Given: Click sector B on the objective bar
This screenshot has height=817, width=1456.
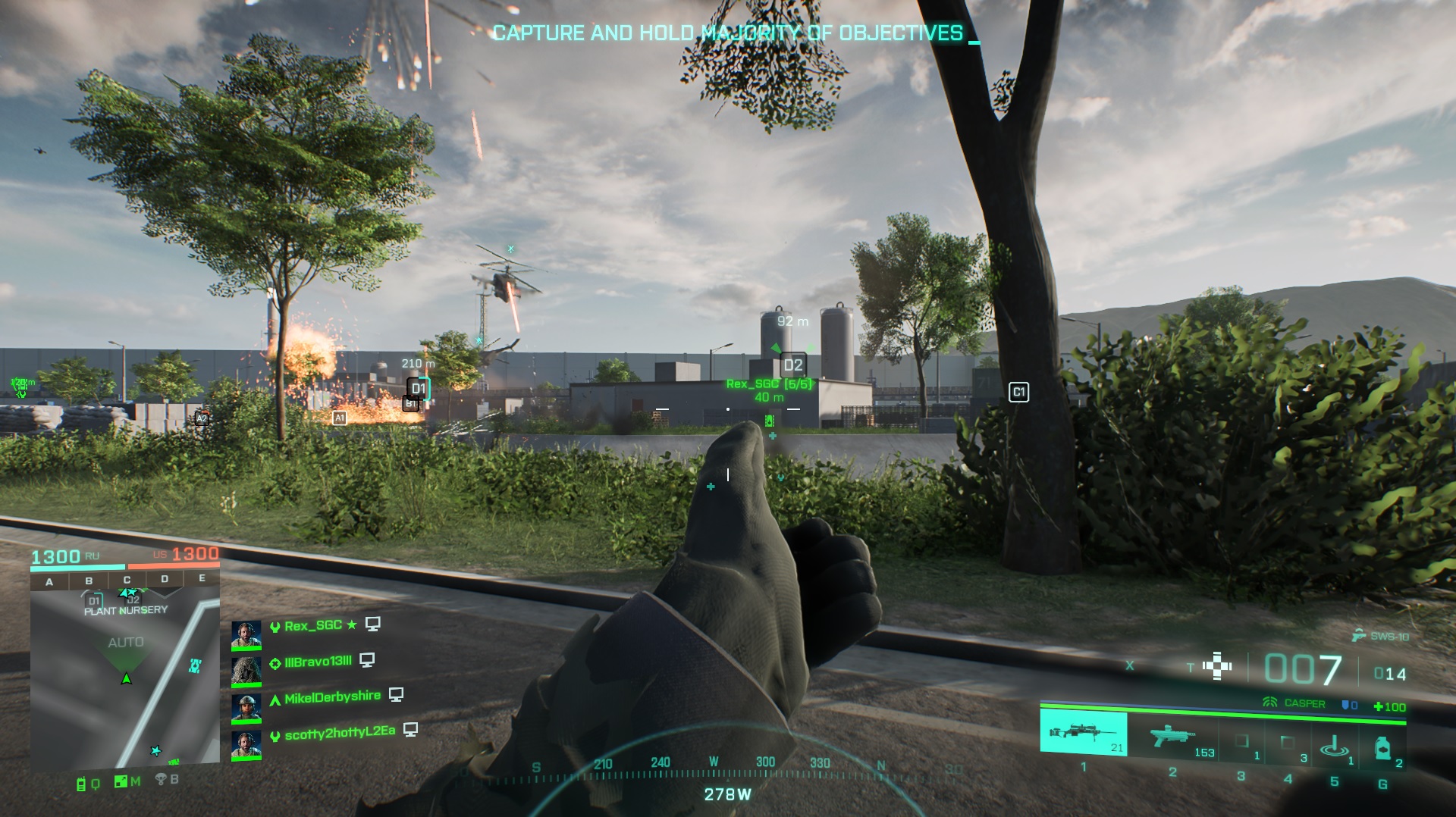Looking at the screenshot, I should tap(89, 581).
